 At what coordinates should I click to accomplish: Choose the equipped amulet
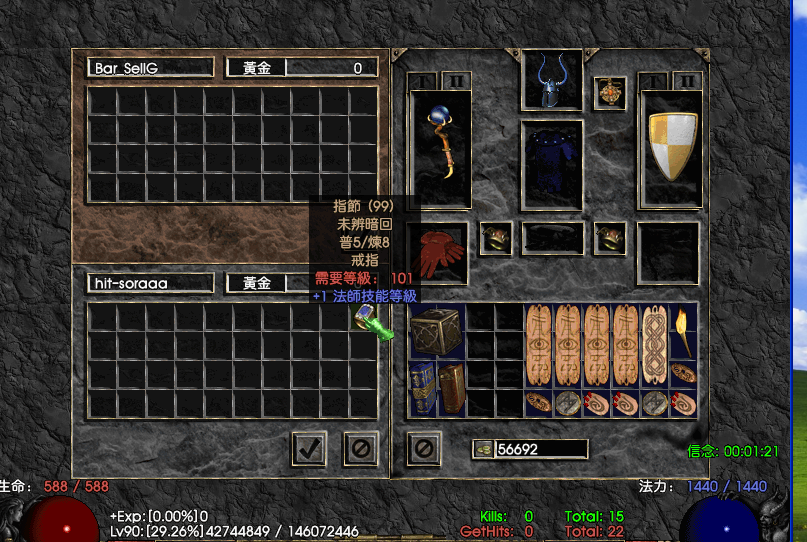(609, 93)
